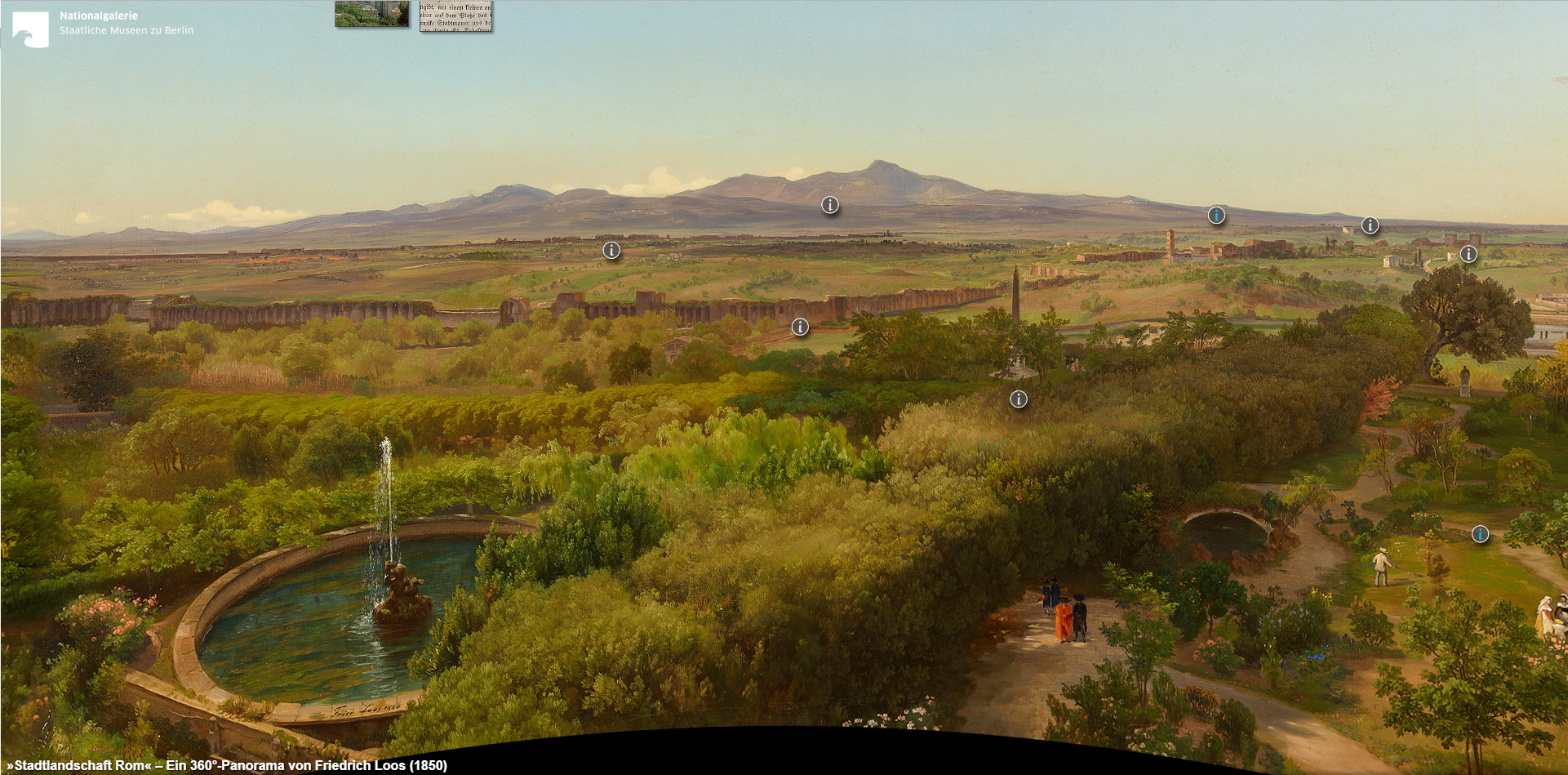Open the info marker below the twin-towered gate
Viewport: 1568px width, 775px height.
[x=1468, y=254]
